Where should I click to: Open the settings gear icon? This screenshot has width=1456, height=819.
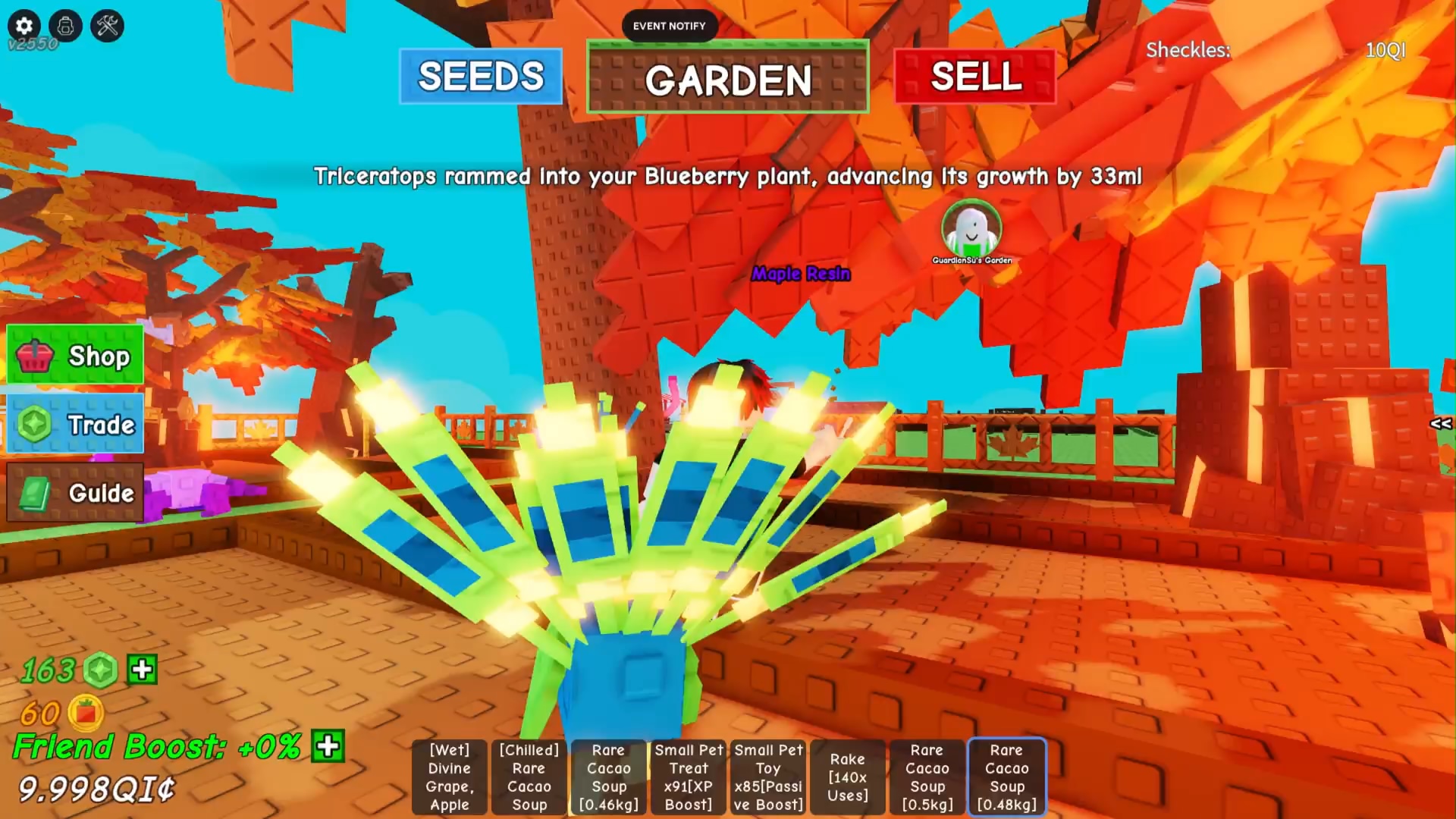point(24,26)
